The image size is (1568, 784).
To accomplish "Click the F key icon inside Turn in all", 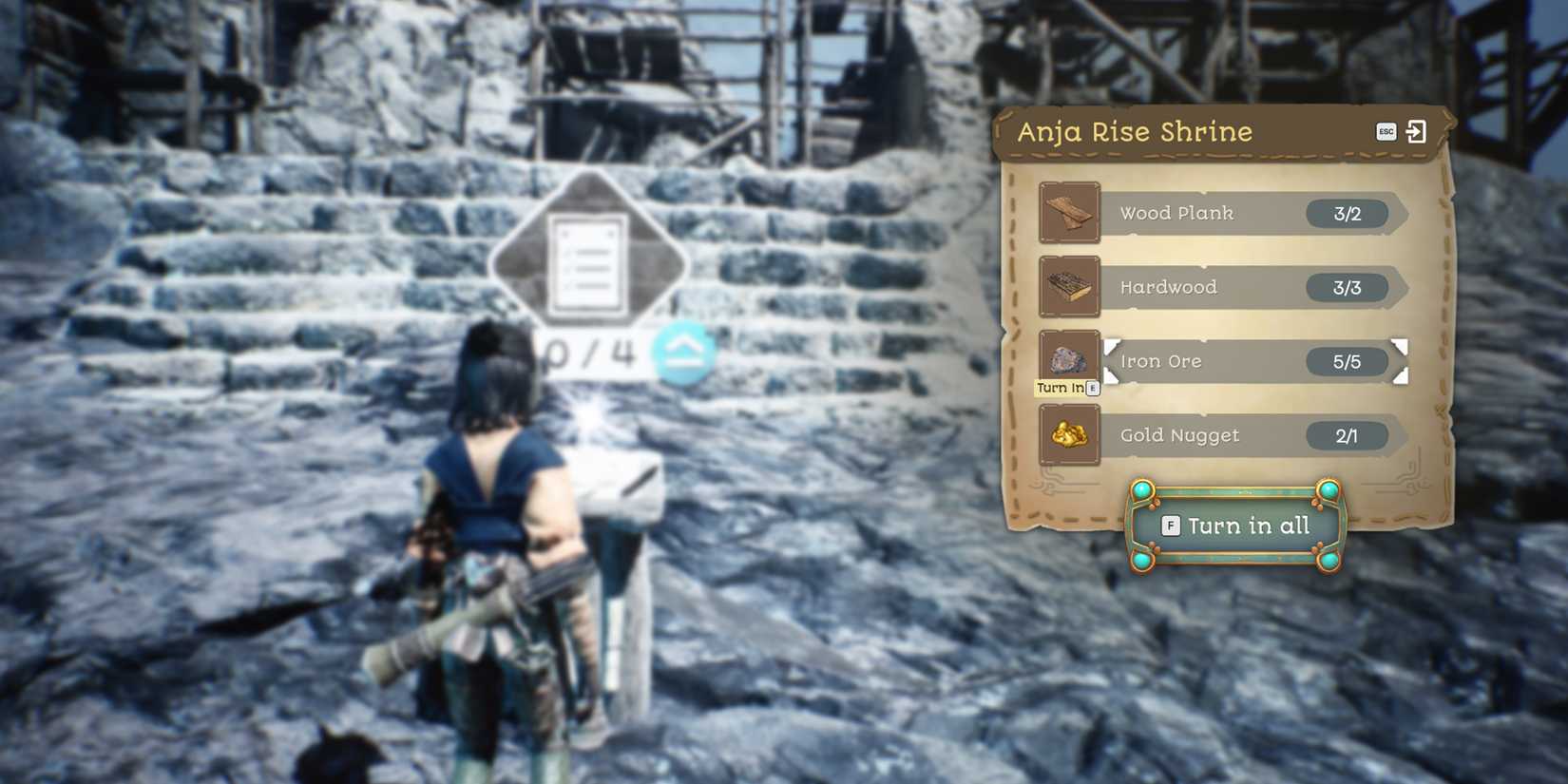I will click(1171, 526).
